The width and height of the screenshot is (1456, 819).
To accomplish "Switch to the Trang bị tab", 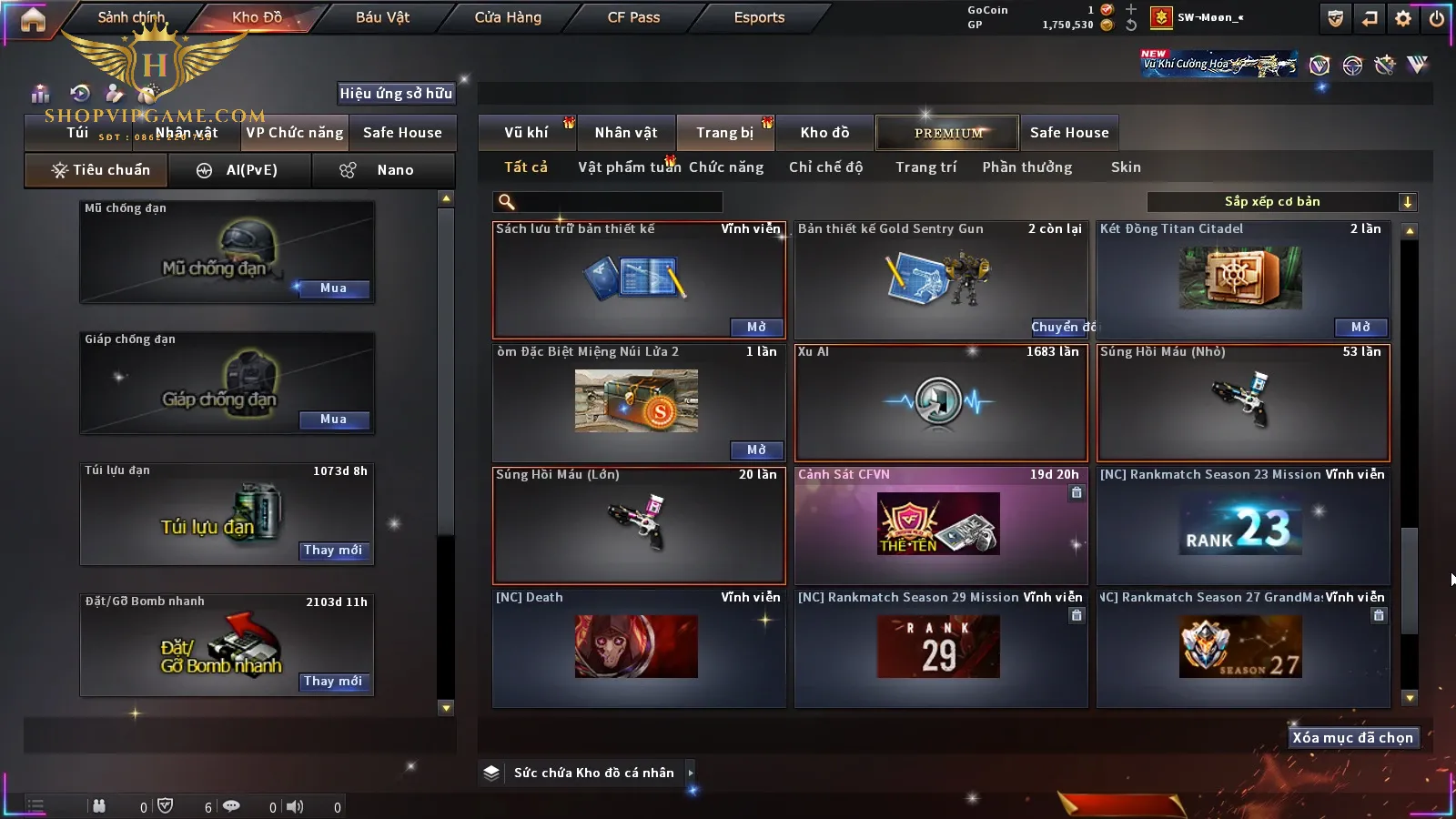I will (724, 133).
